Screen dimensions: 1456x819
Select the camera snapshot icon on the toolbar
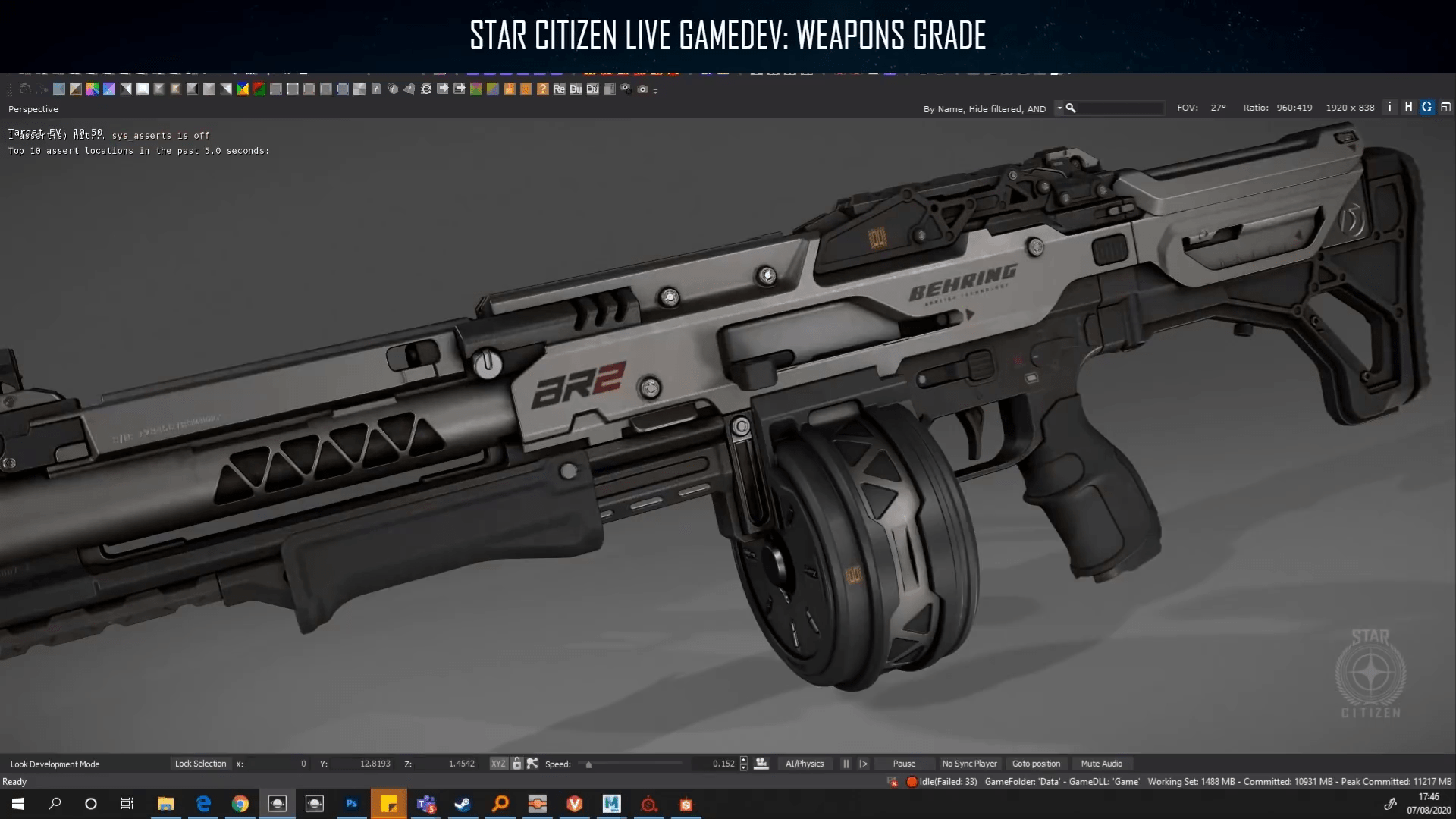pos(642,89)
